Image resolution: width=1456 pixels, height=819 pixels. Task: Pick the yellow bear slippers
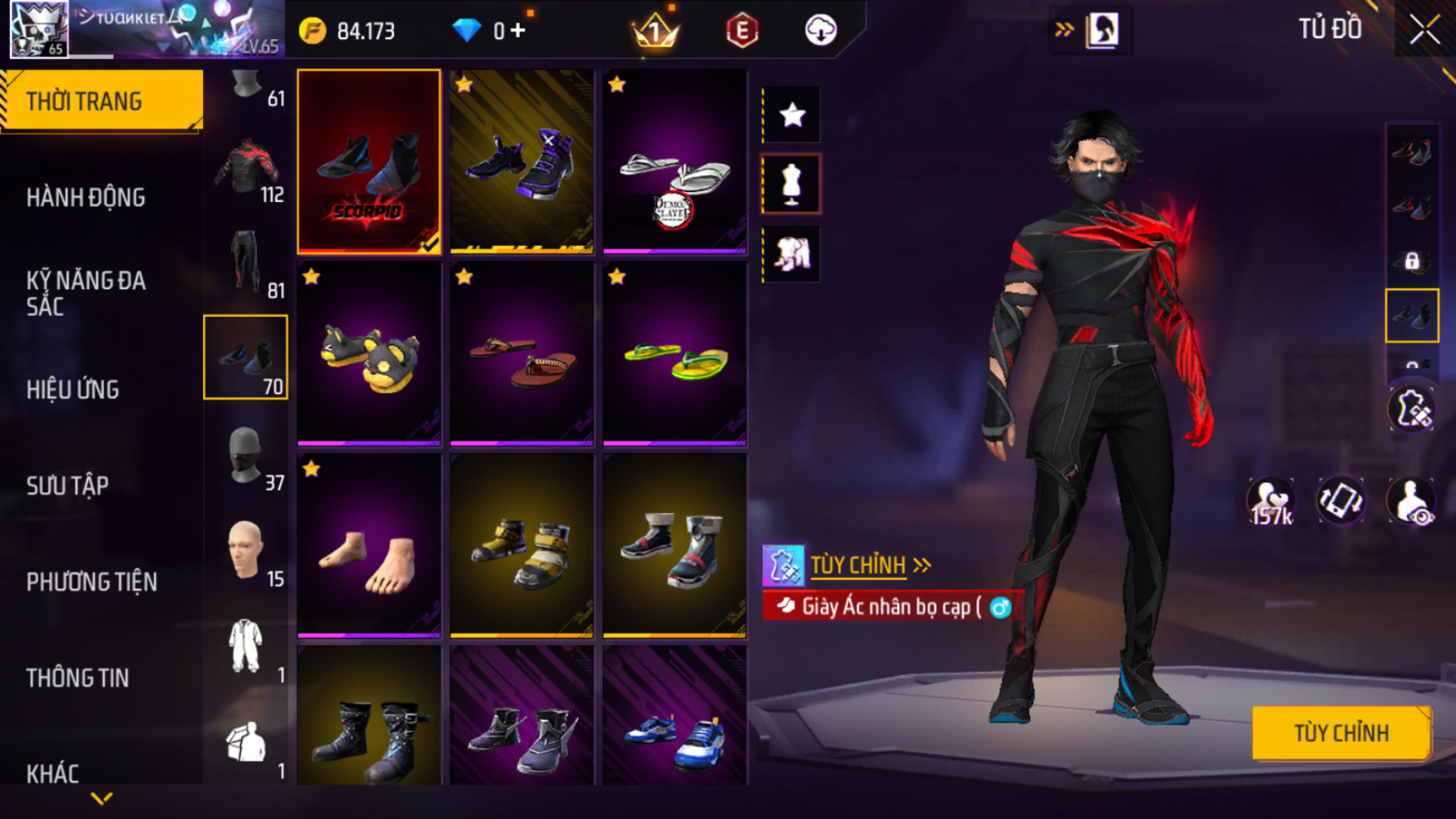(x=369, y=355)
